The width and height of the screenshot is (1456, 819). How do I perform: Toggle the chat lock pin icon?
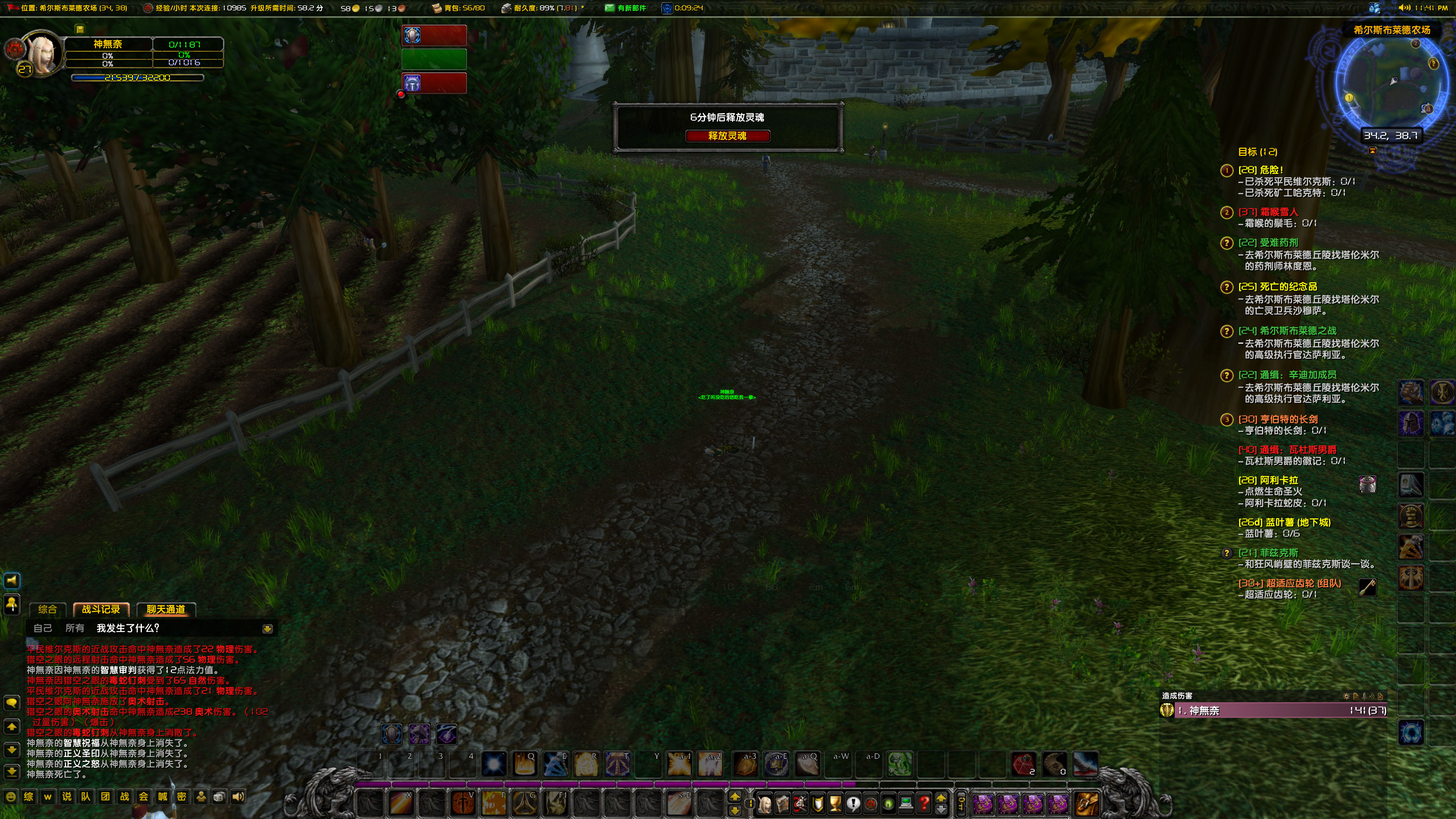12,605
